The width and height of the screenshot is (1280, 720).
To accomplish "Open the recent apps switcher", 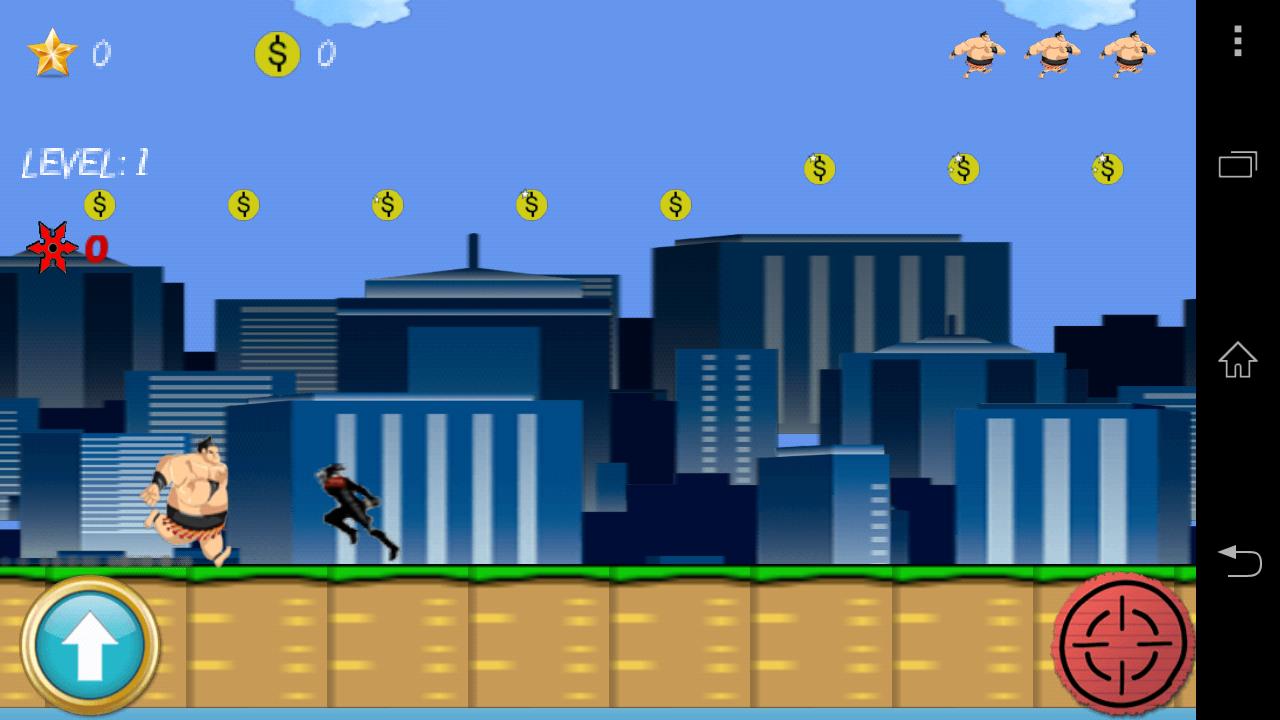I will [1238, 164].
